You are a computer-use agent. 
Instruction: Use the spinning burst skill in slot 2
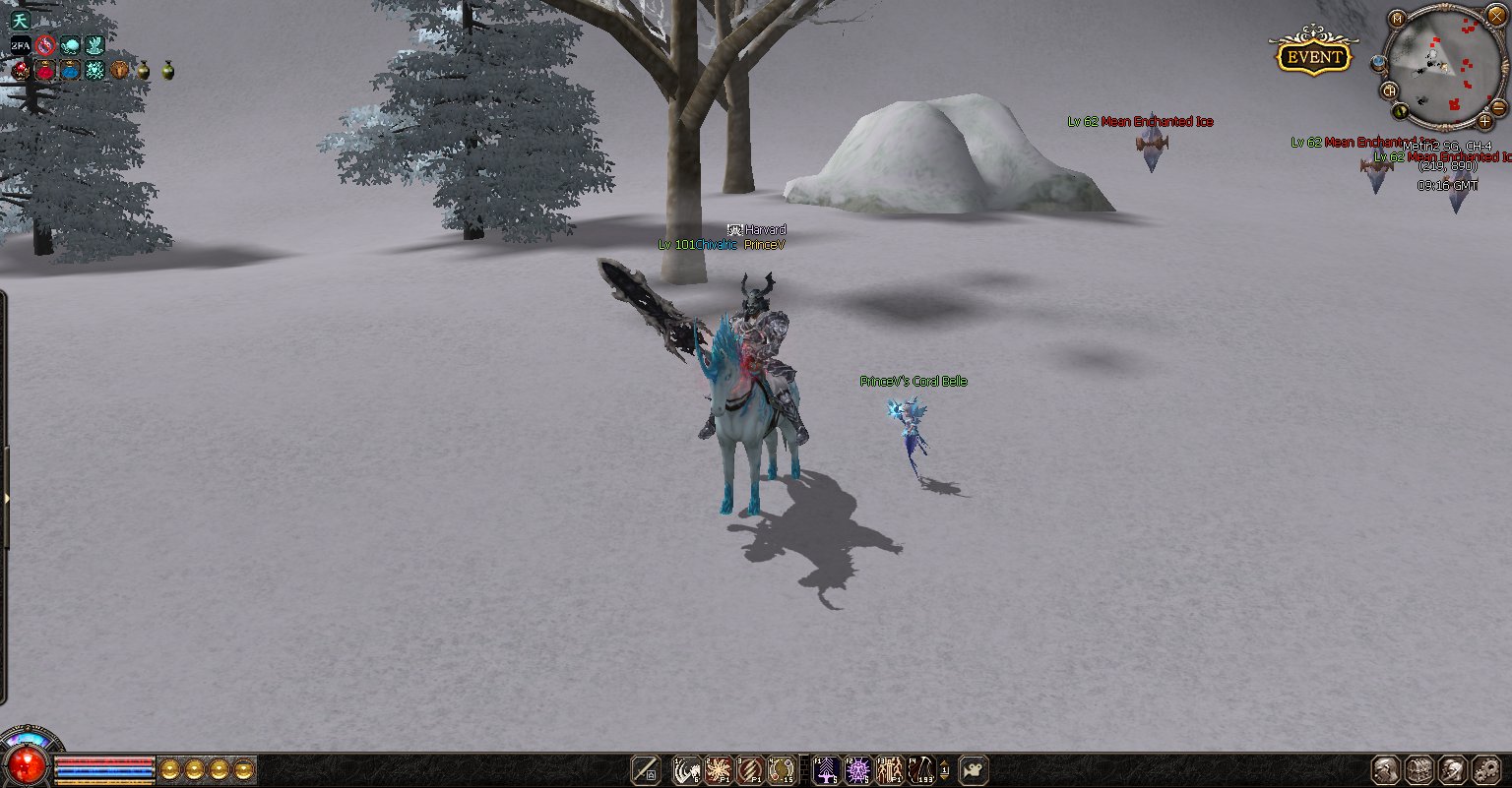pos(718,770)
